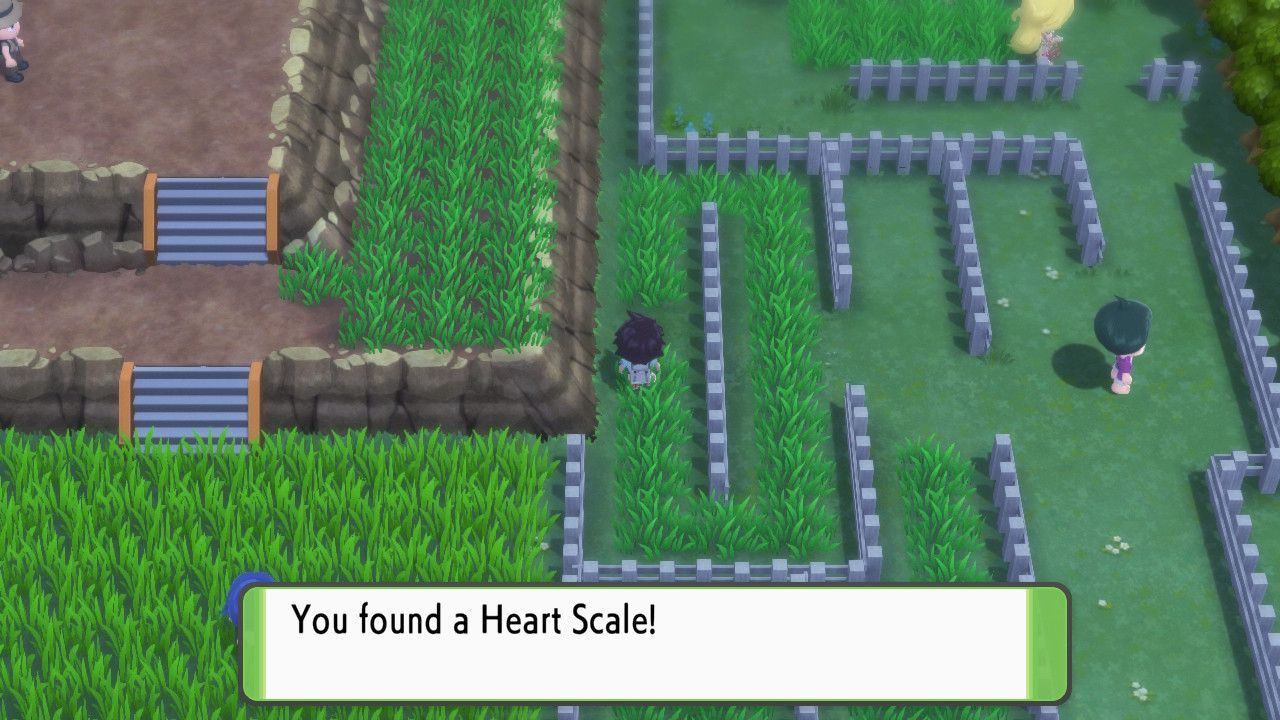Click the fence gap at the top right
Image resolution: width=1280 pixels, height=720 pixels.
1110,70
